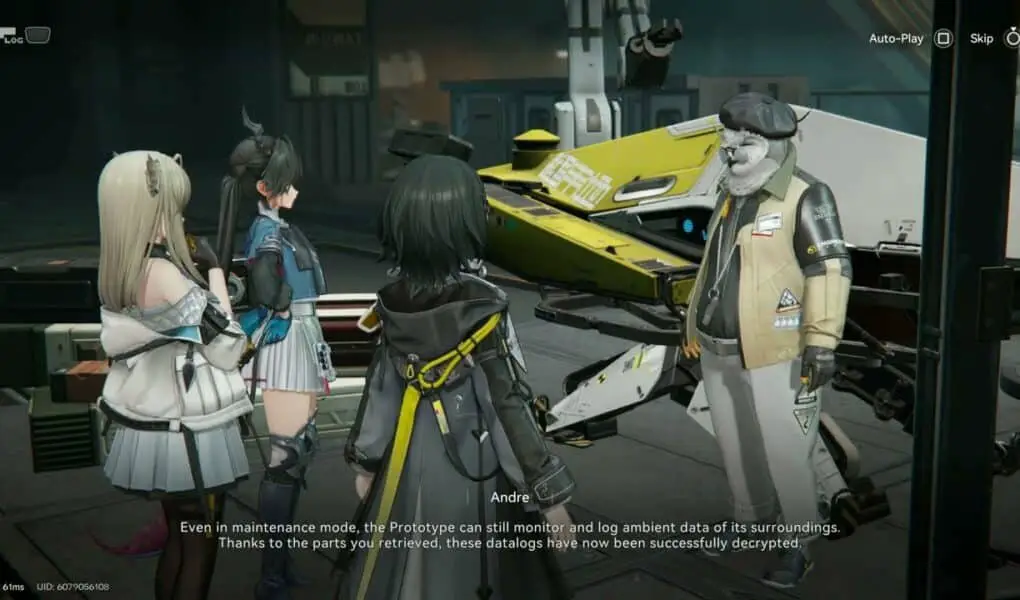Enable Auto-Play for the dialogue
This screenshot has height=600, width=1020.
click(942, 39)
